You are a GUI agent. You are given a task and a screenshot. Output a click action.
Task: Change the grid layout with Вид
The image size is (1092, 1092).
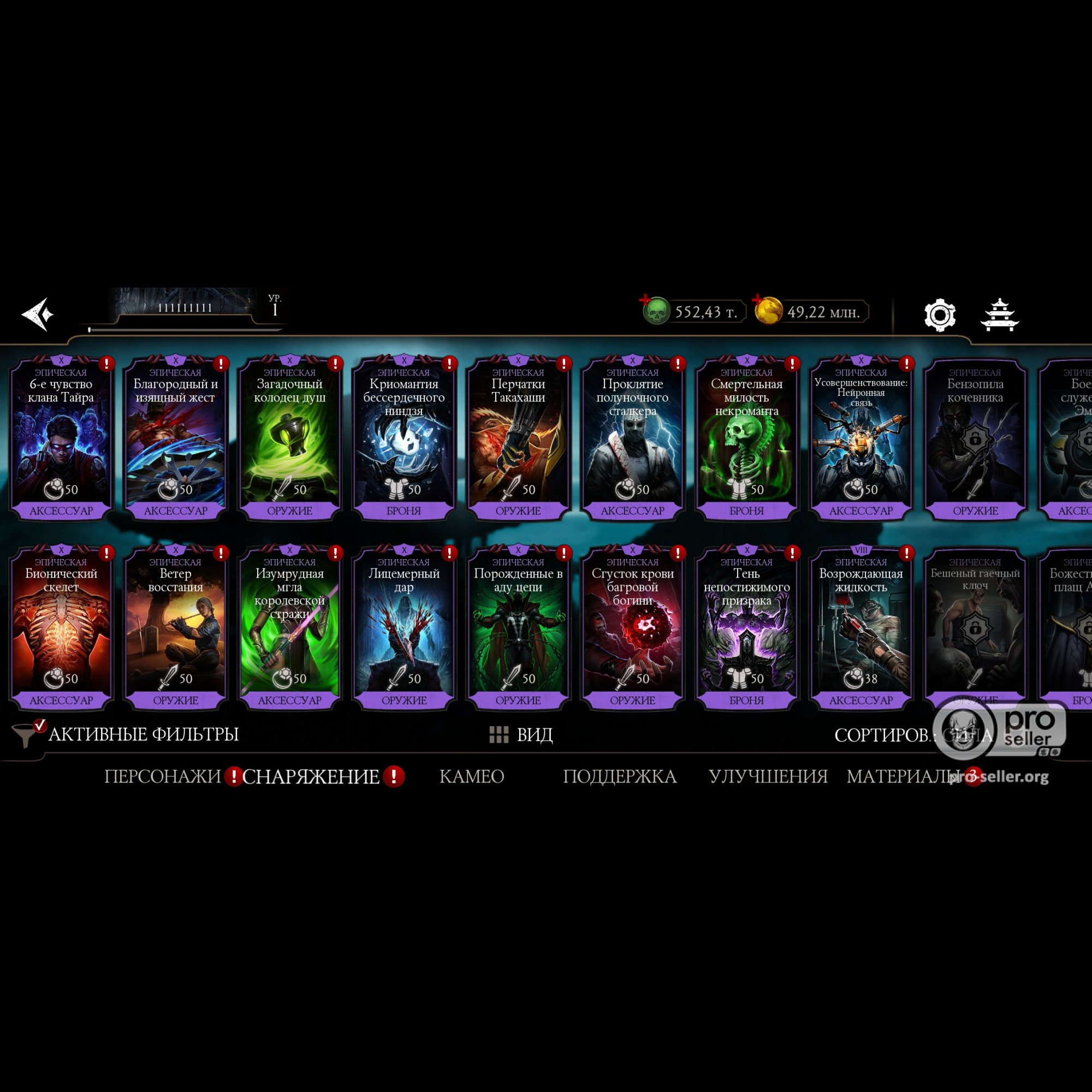(x=520, y=735)
